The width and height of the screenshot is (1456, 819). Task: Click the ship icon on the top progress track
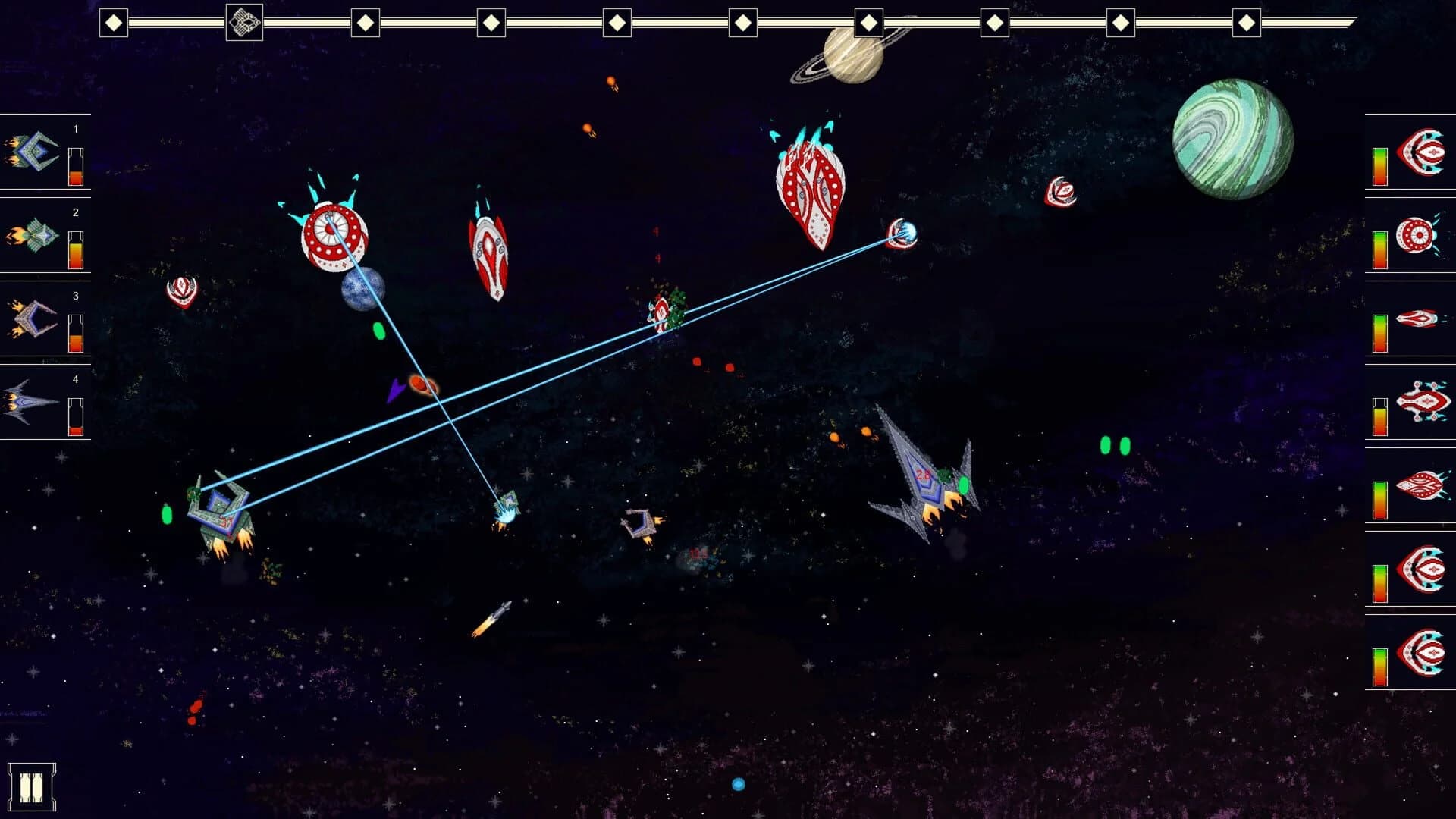point(243,21)
